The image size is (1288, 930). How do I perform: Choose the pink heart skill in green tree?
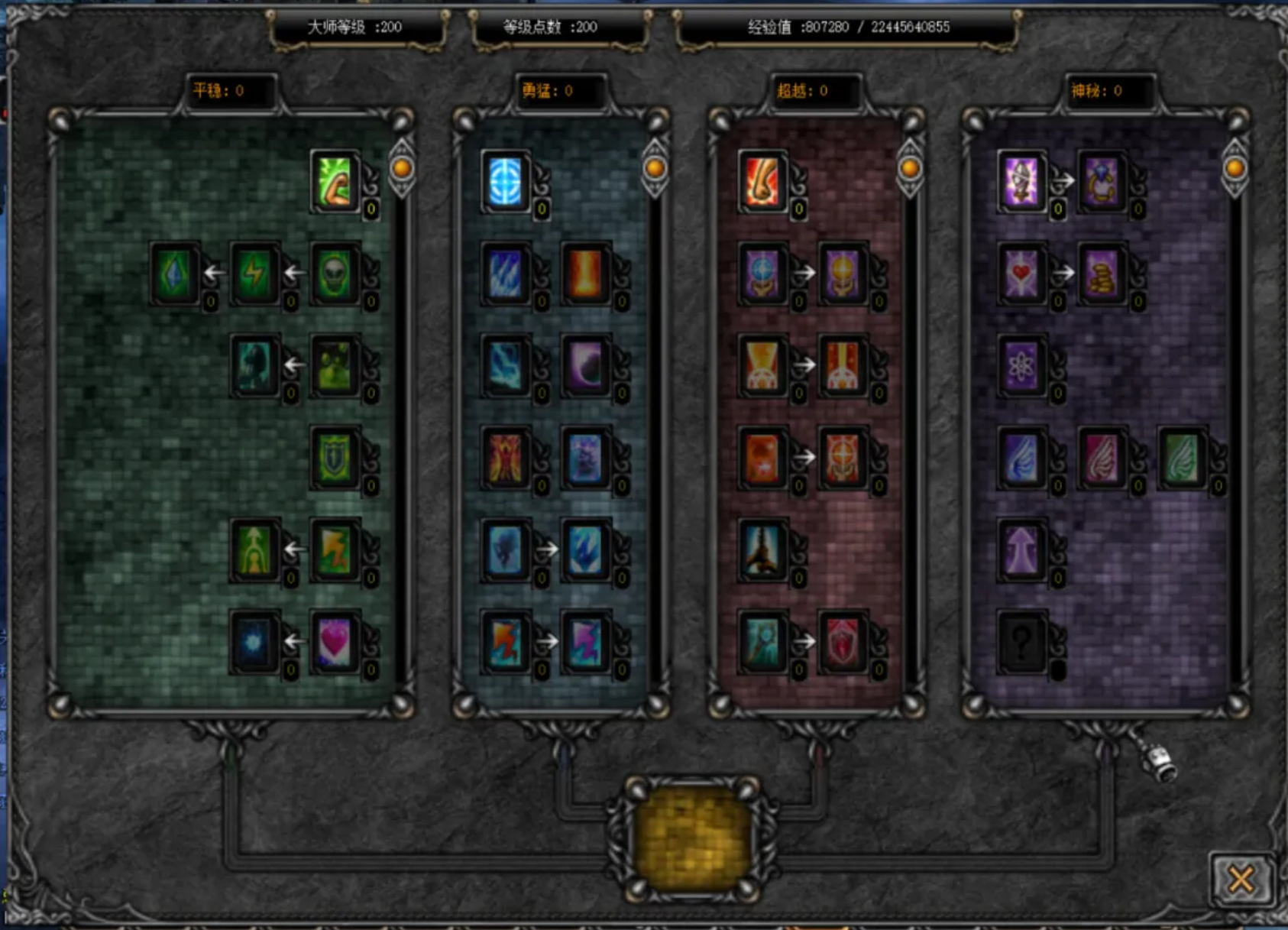pyautogui.click(x=335, y=642)
